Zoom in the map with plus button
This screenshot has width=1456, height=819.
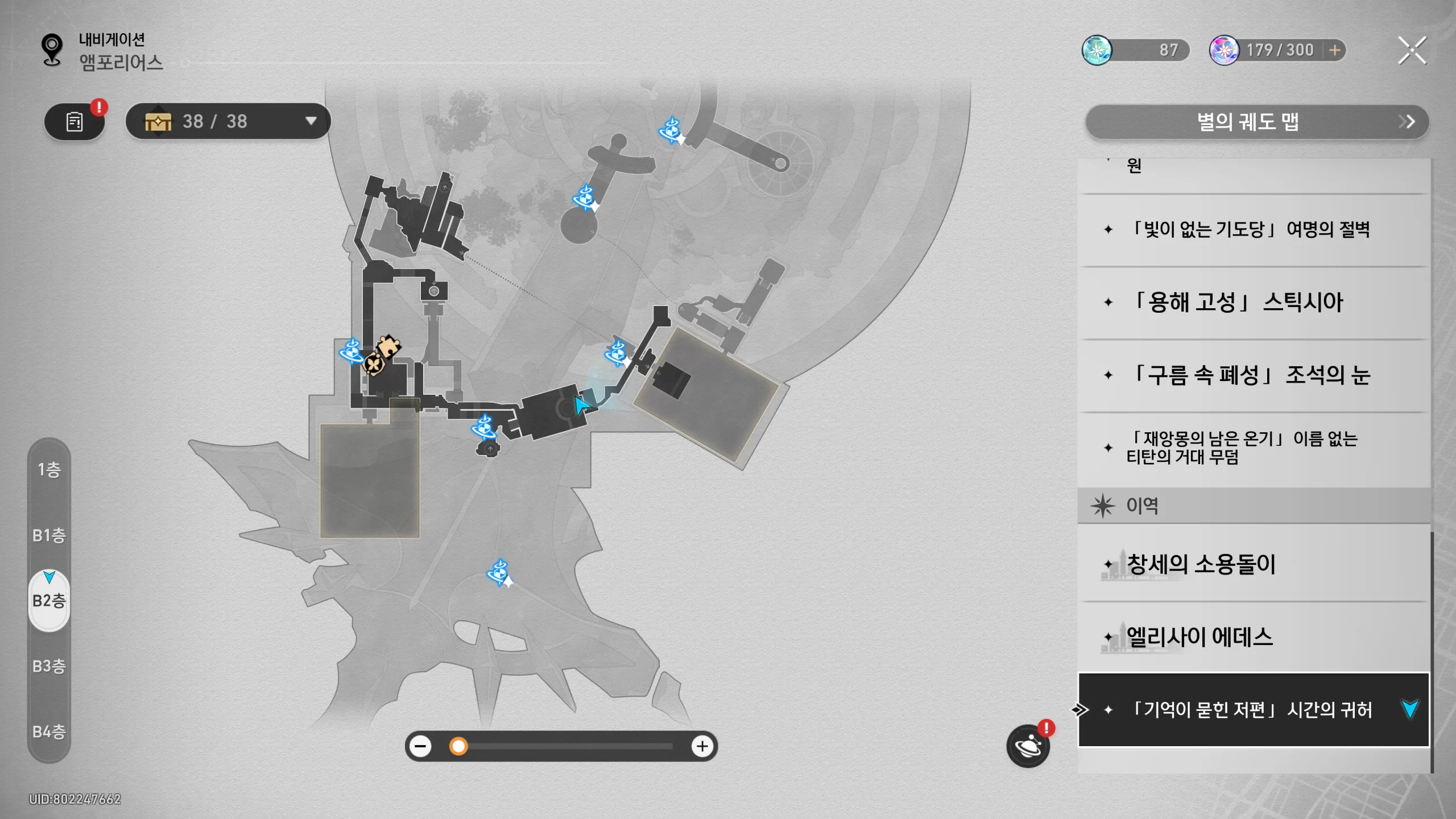[702, 746]
